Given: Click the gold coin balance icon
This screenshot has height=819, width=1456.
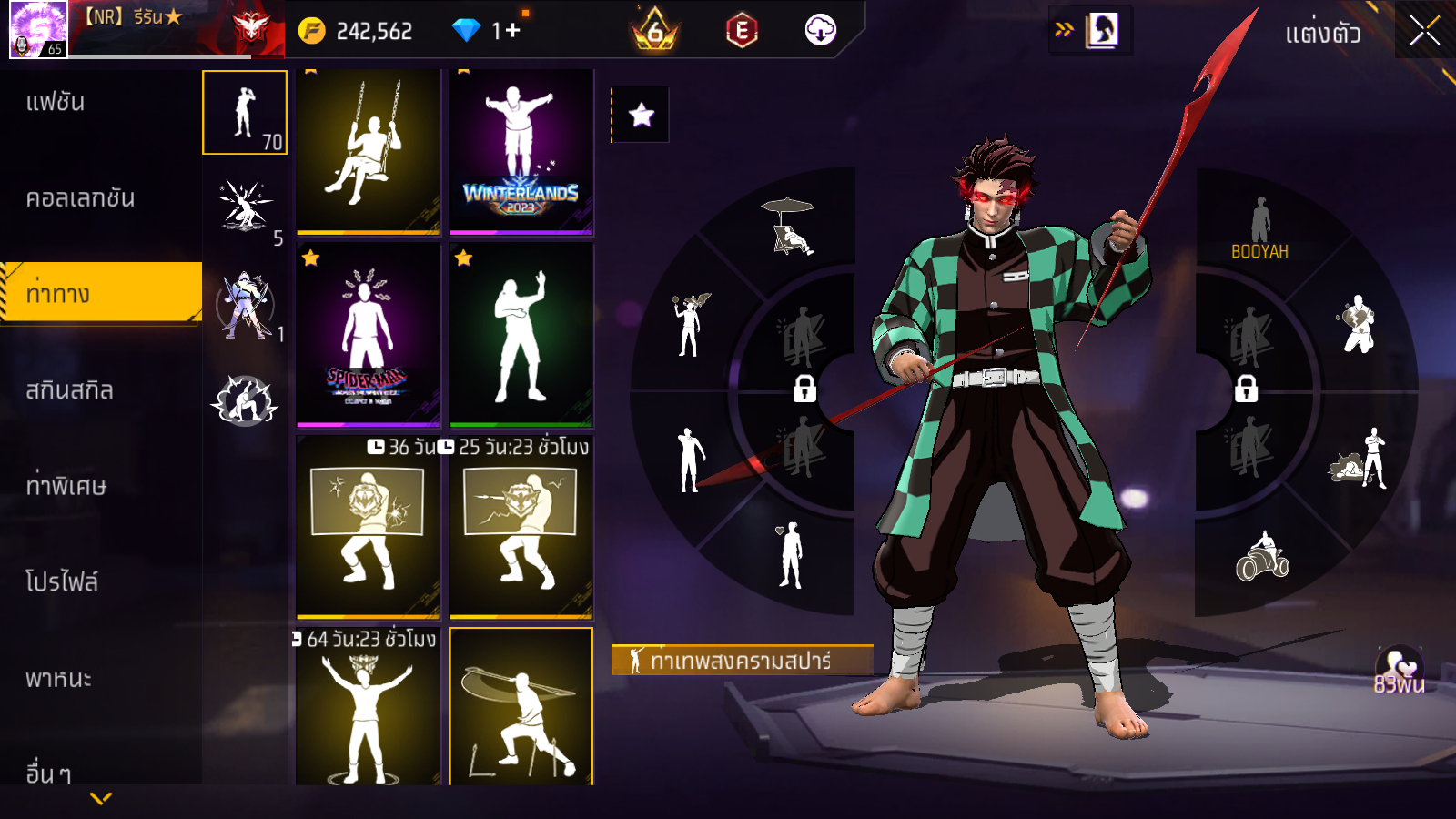Looking at the screenshot, I should (x=311, y=31).
